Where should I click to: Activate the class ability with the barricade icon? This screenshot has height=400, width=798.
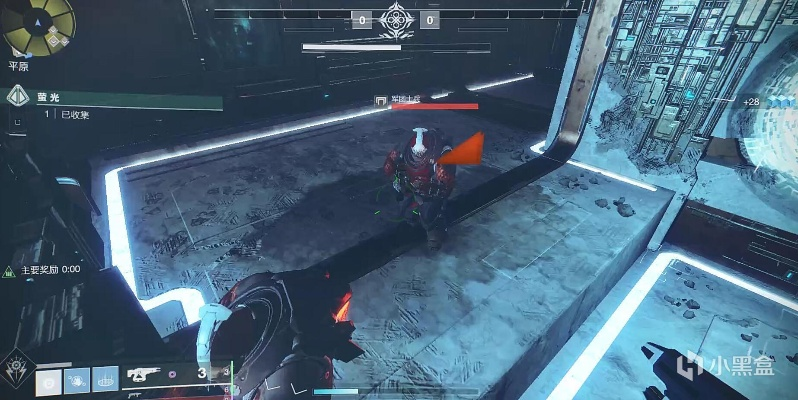click(x=103, y=380)
